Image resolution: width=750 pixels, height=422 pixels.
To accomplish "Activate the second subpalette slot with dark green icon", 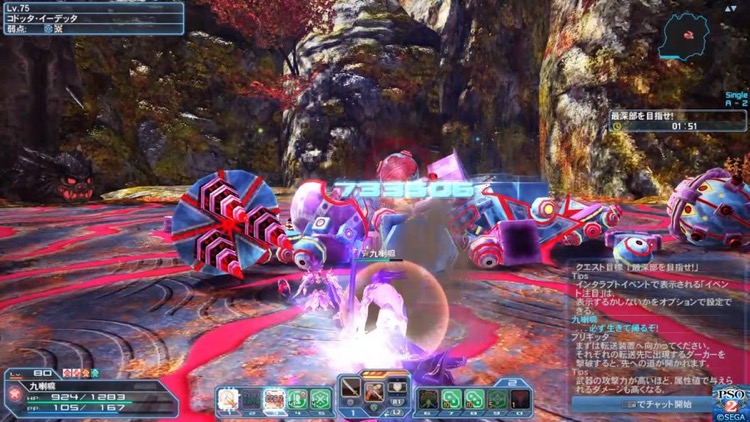I will (251, 398).
